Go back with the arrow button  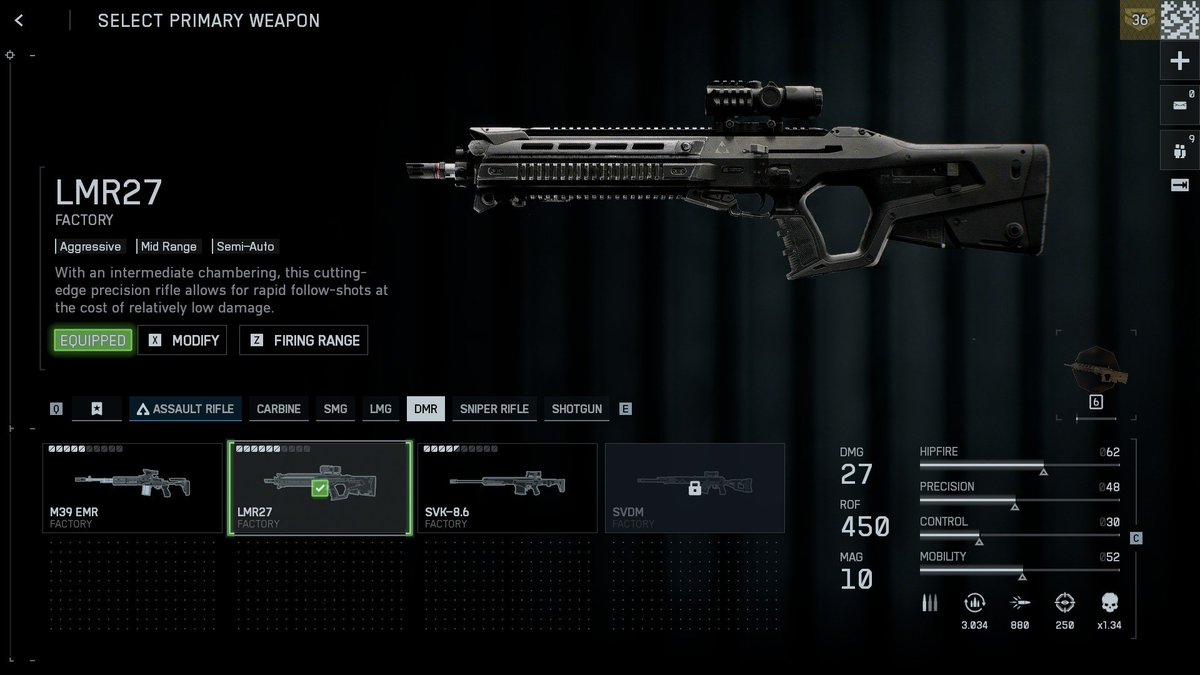(x=20, y=20)
